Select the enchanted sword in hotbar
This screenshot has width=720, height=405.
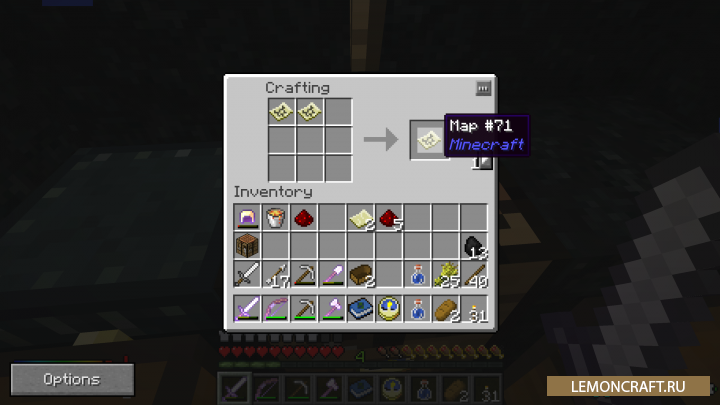coord(247,308)
